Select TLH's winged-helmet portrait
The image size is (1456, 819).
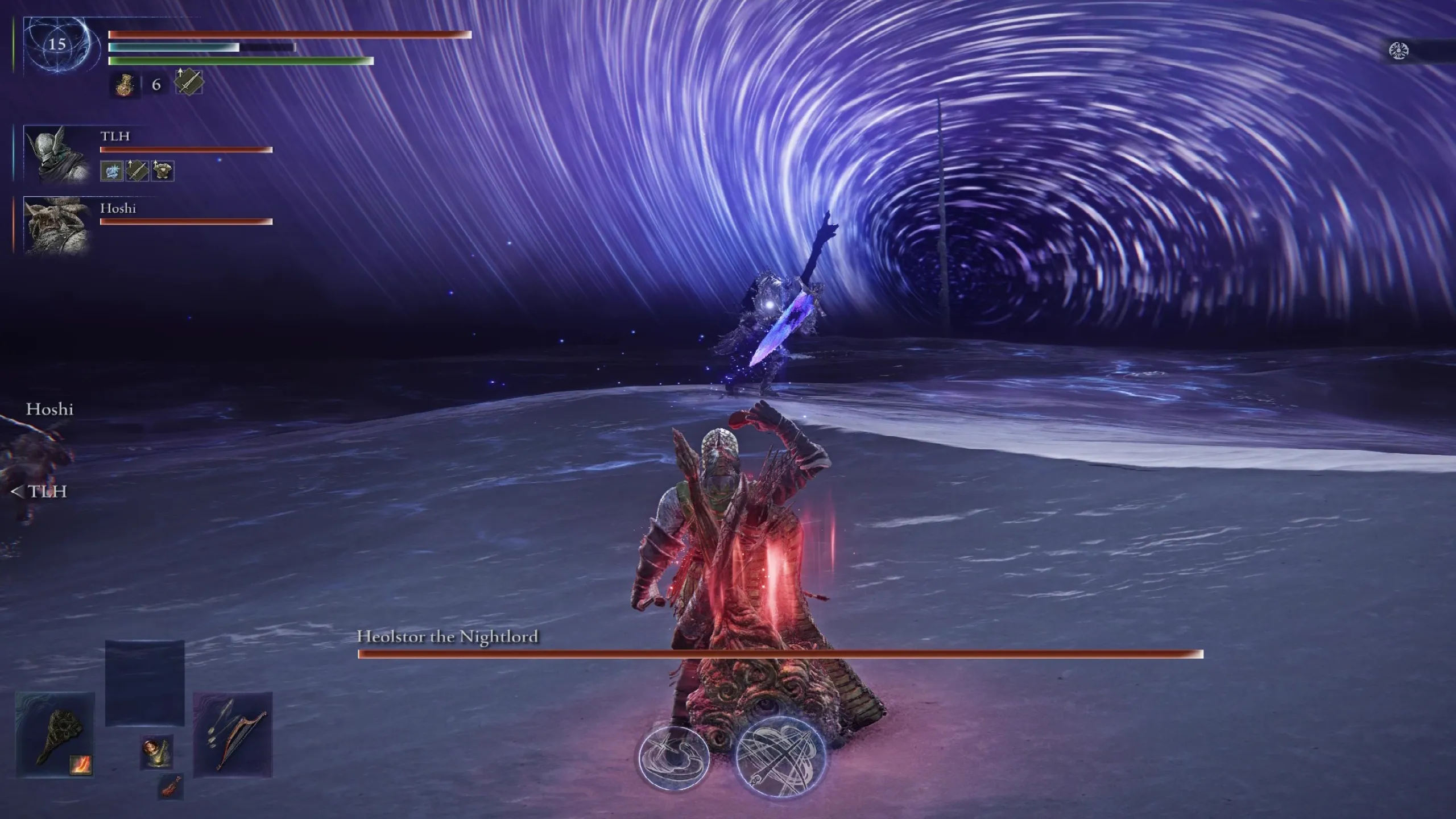pos(57,154)
